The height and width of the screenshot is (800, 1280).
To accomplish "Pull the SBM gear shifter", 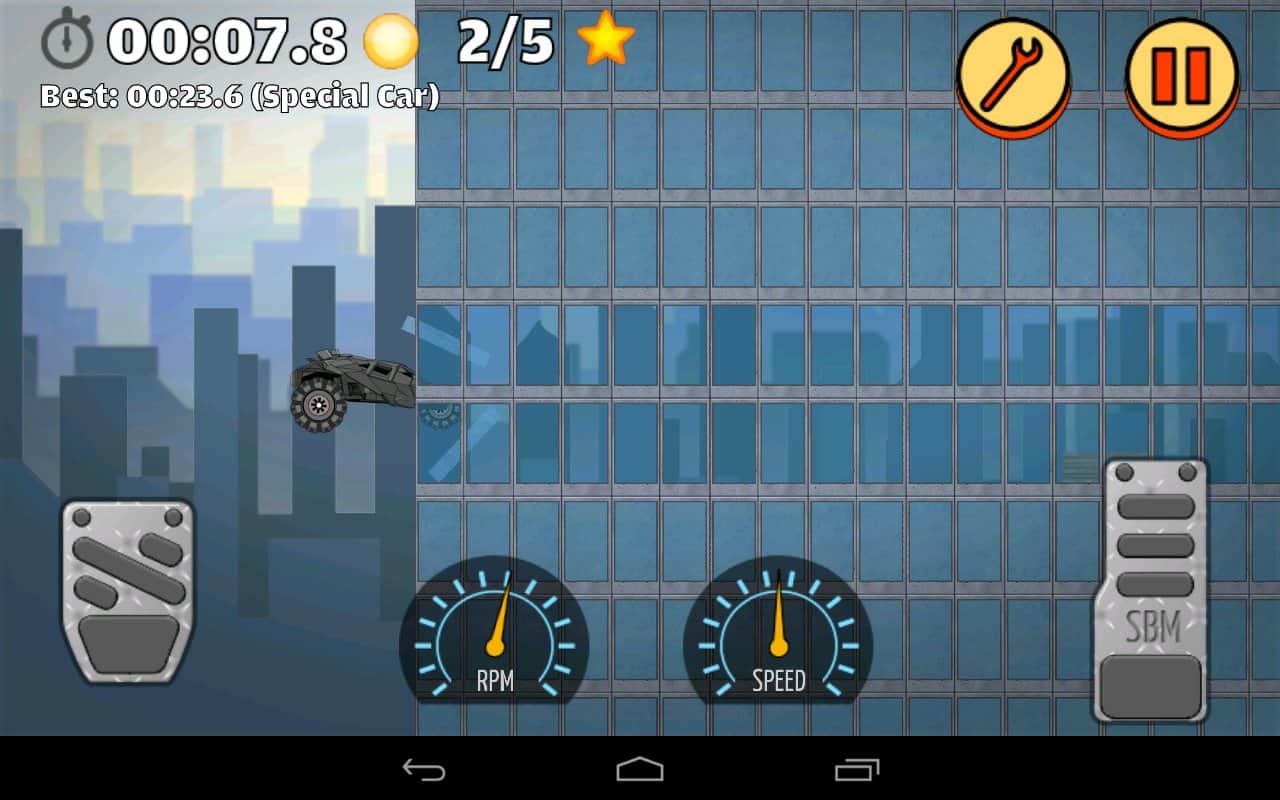I will pyautogui.click(x=1152, y=590).
